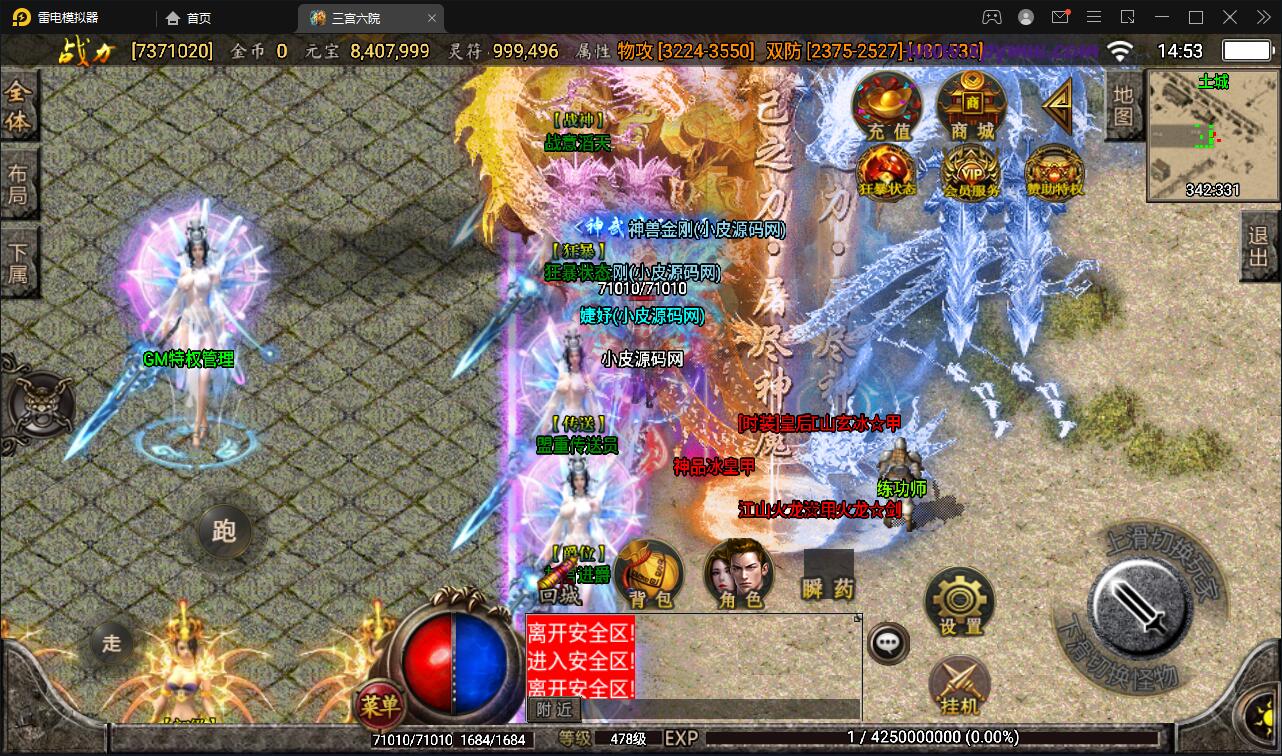Start 挂机 auto-hunting via crossed swords icon
The image size is (1282, 756).
click(x=957, y=683)
